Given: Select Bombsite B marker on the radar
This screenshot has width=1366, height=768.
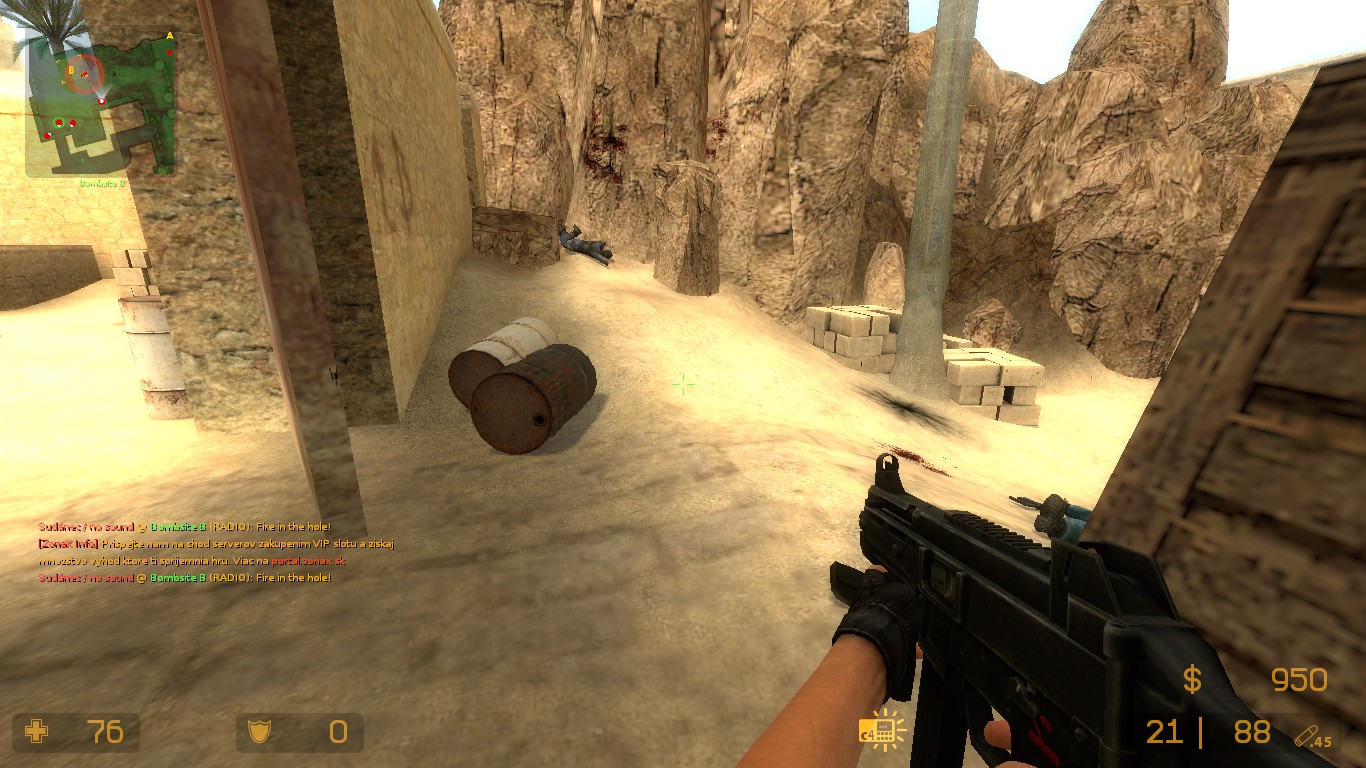Looking at the screenshot, I should click(x=71, y=70).
